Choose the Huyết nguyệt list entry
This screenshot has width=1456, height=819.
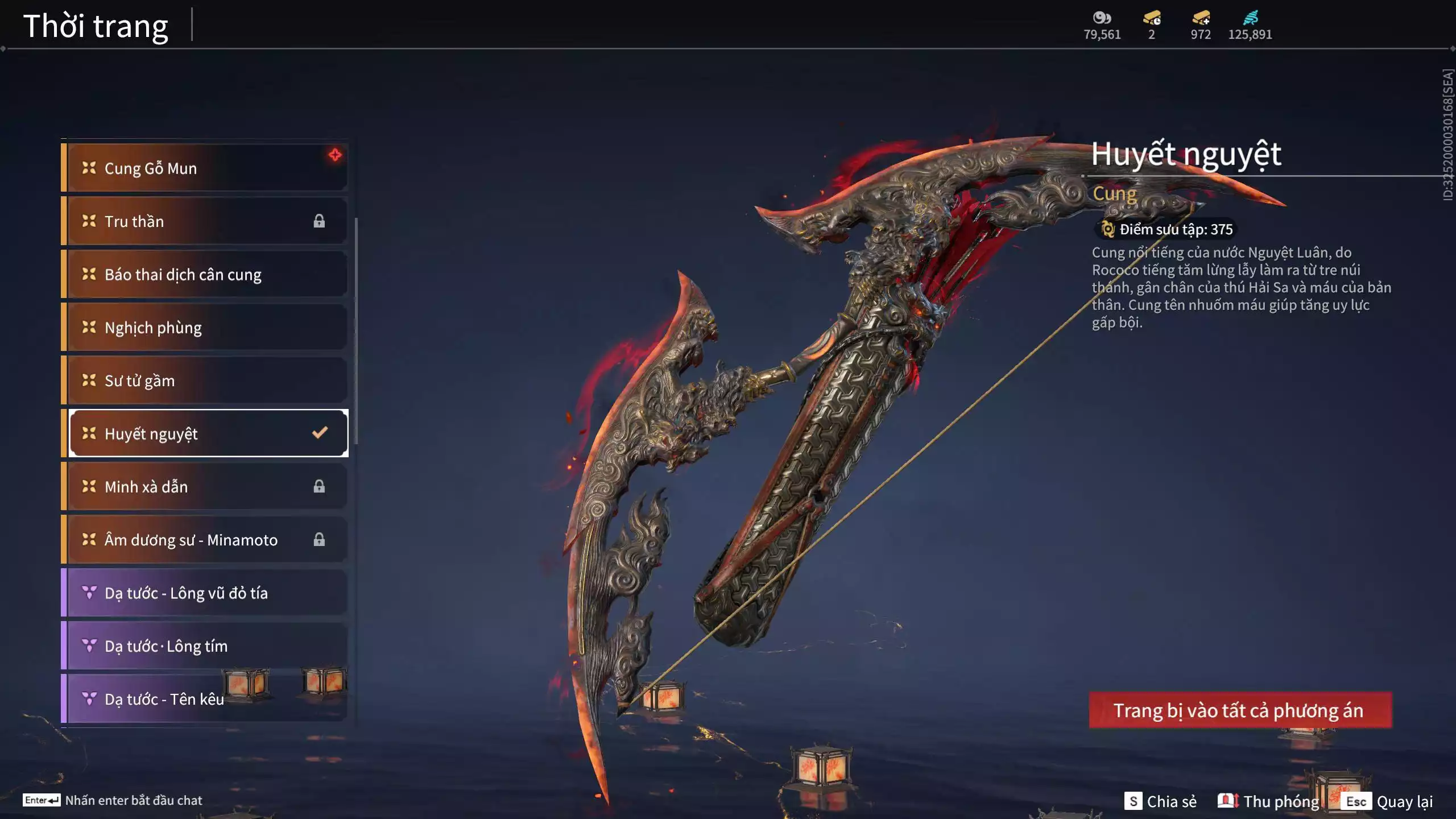[x=205, y=434]
